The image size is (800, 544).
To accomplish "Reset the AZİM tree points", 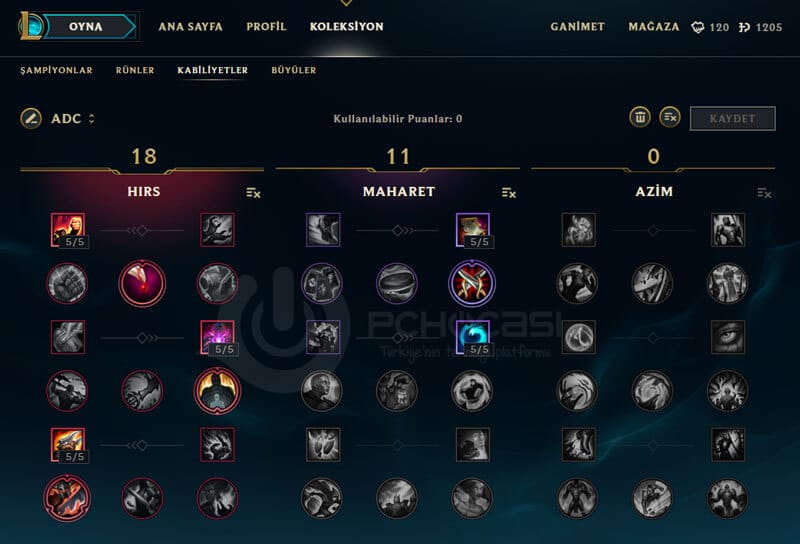I will coord(765,192).
